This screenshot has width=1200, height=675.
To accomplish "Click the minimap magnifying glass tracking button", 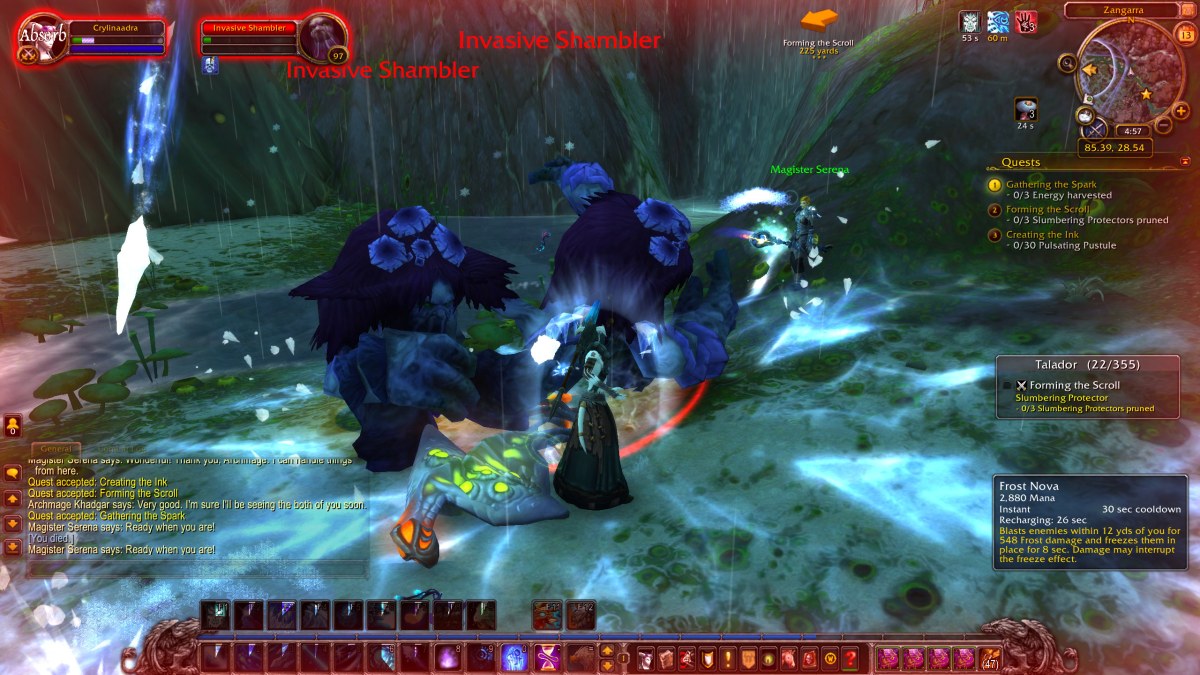I will [x=1068, y=65].
